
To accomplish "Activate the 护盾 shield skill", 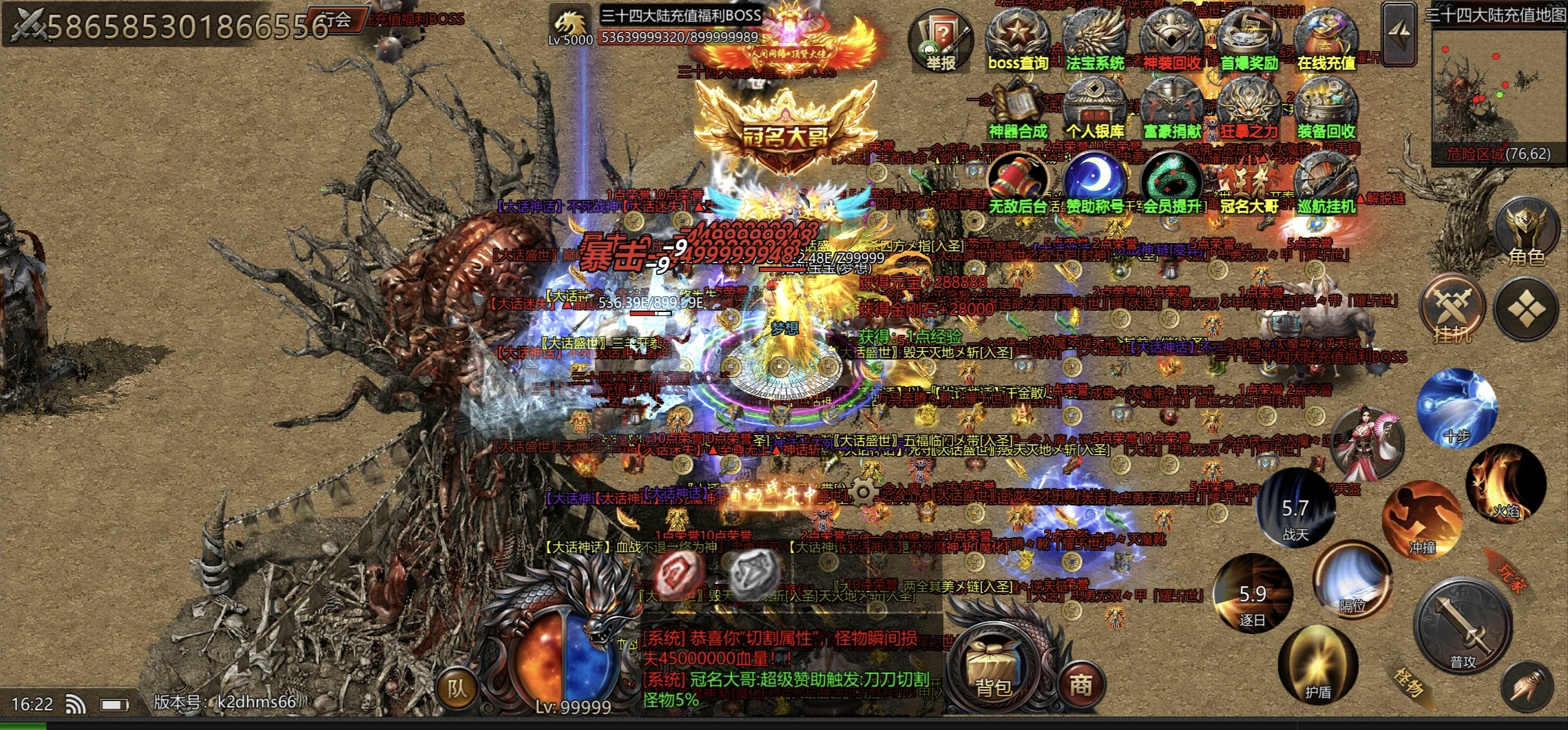I will click(1317, 666).
